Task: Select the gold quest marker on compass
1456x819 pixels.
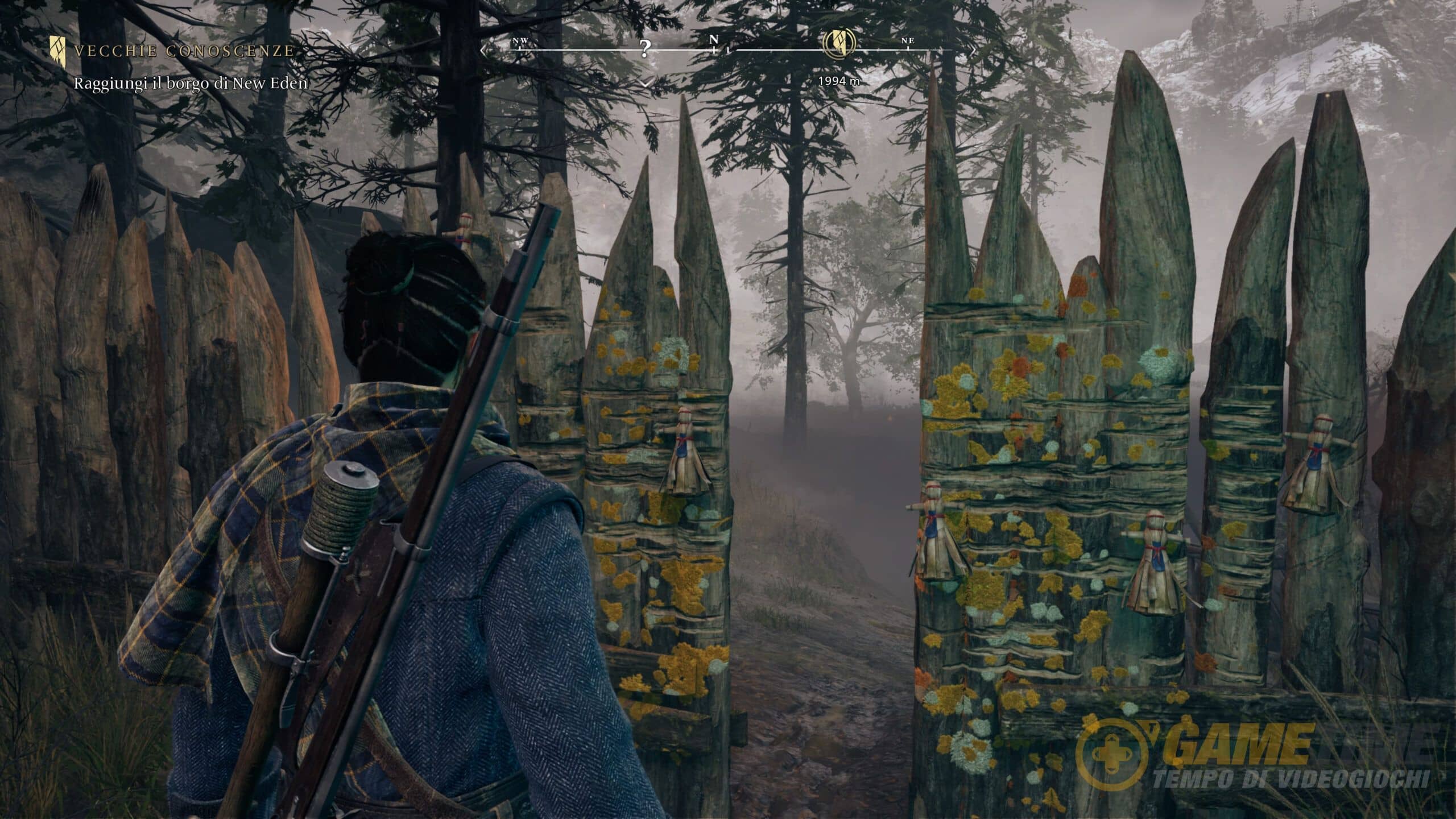Action: 839,42
